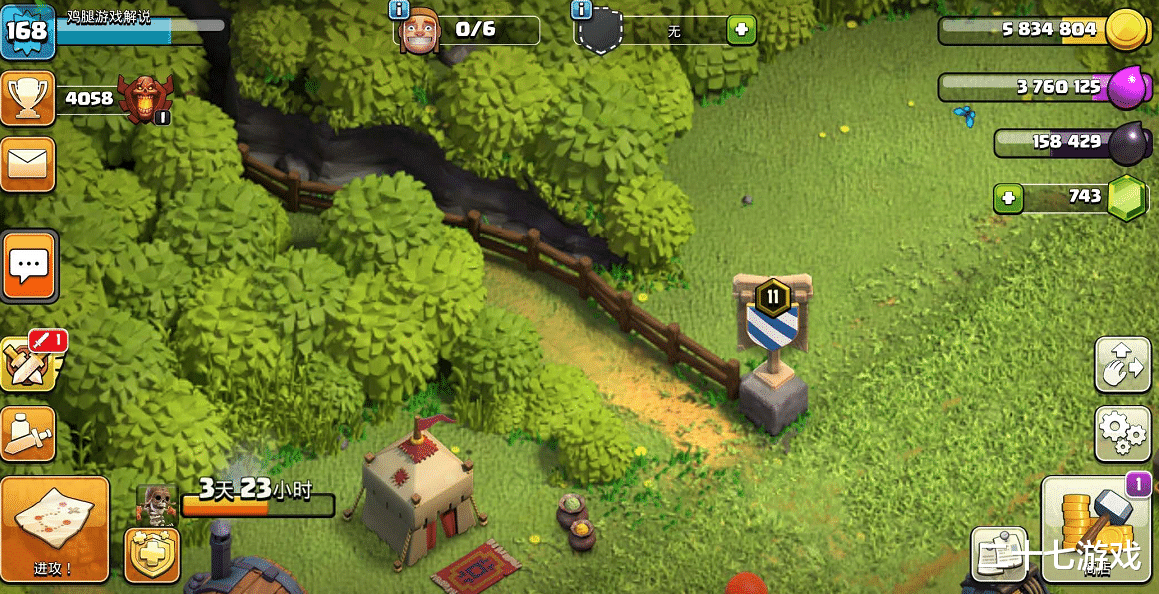Open the clan war crossed swords button
Image resolution: width=1159 pixels, height=594 pixels.
pyautogui.click(x=28, y=364)
